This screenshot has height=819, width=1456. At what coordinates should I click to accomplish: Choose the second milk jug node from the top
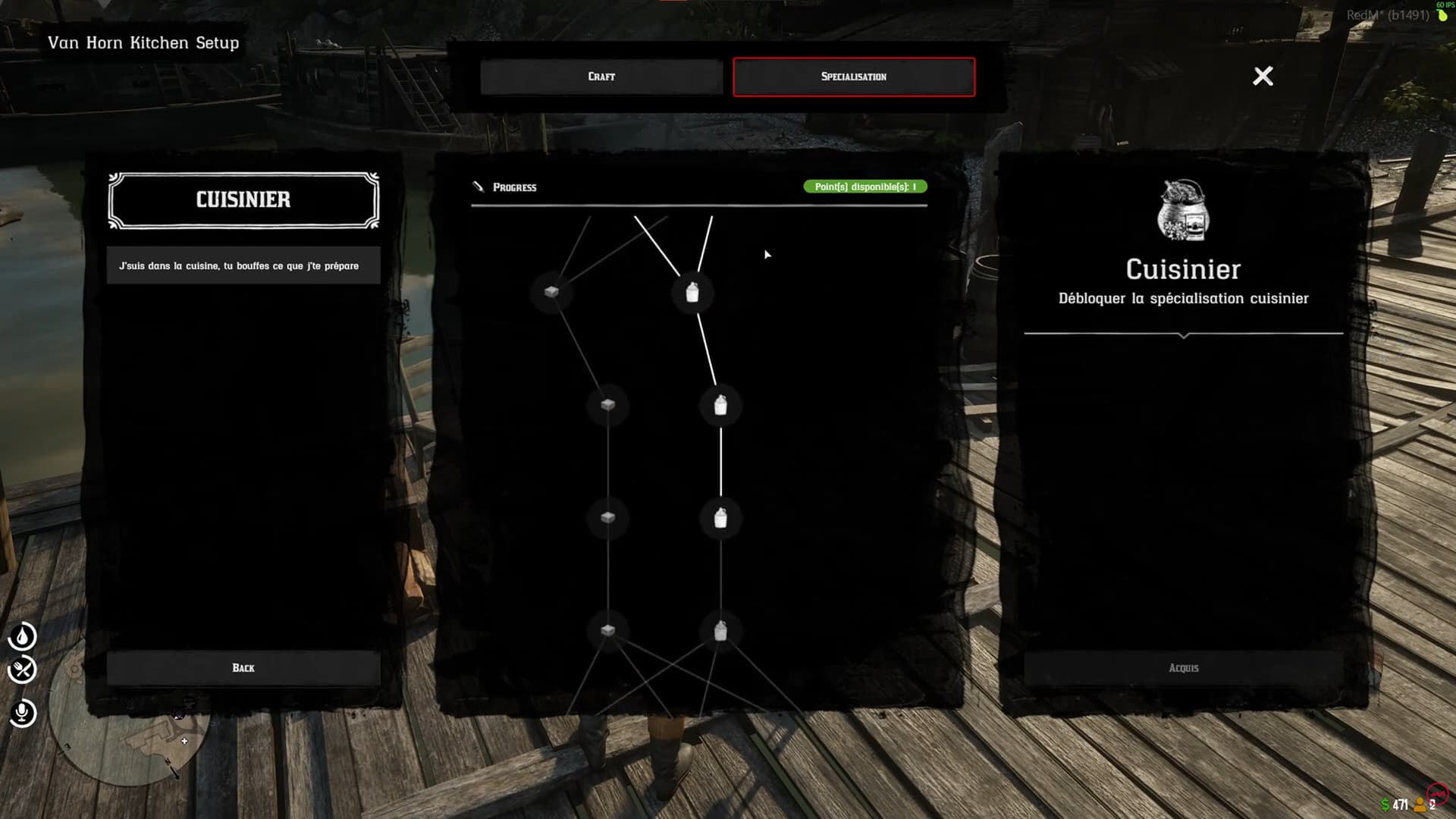click(x=720, y=406)
